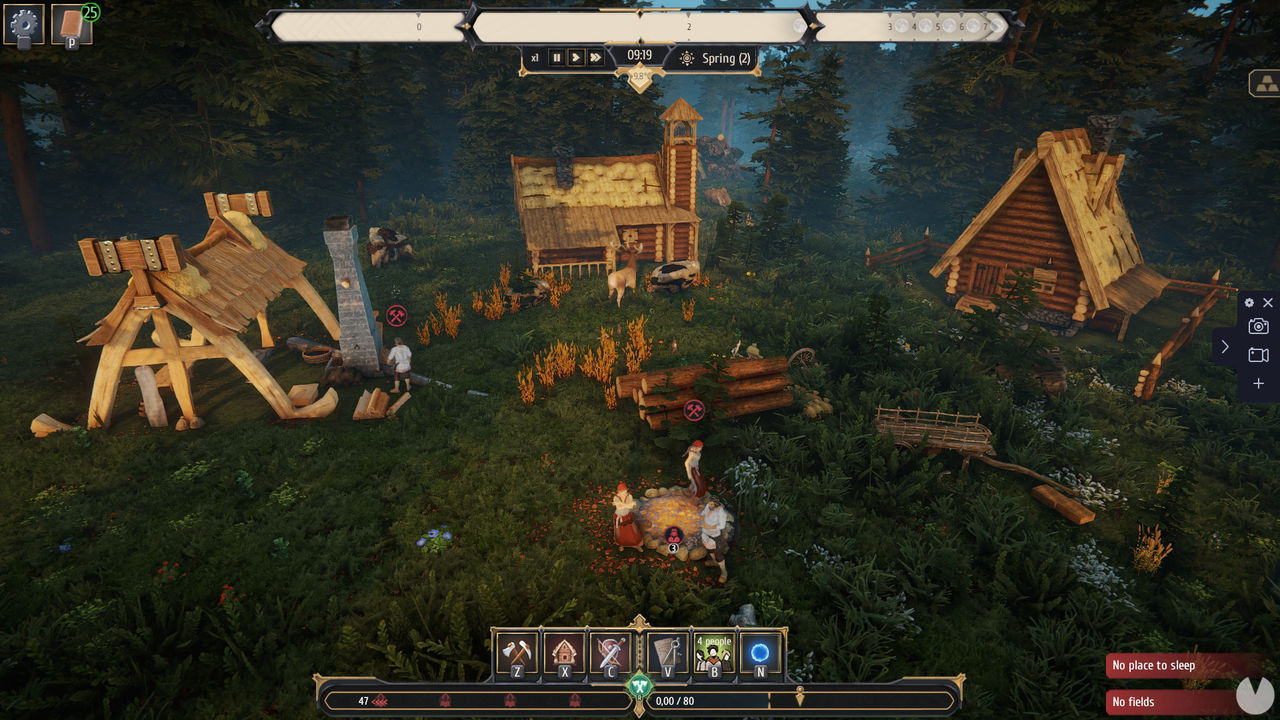Open the axe and pickaxe gathering menu
Screen dimensions: 1280x720
tap(517, 653)
